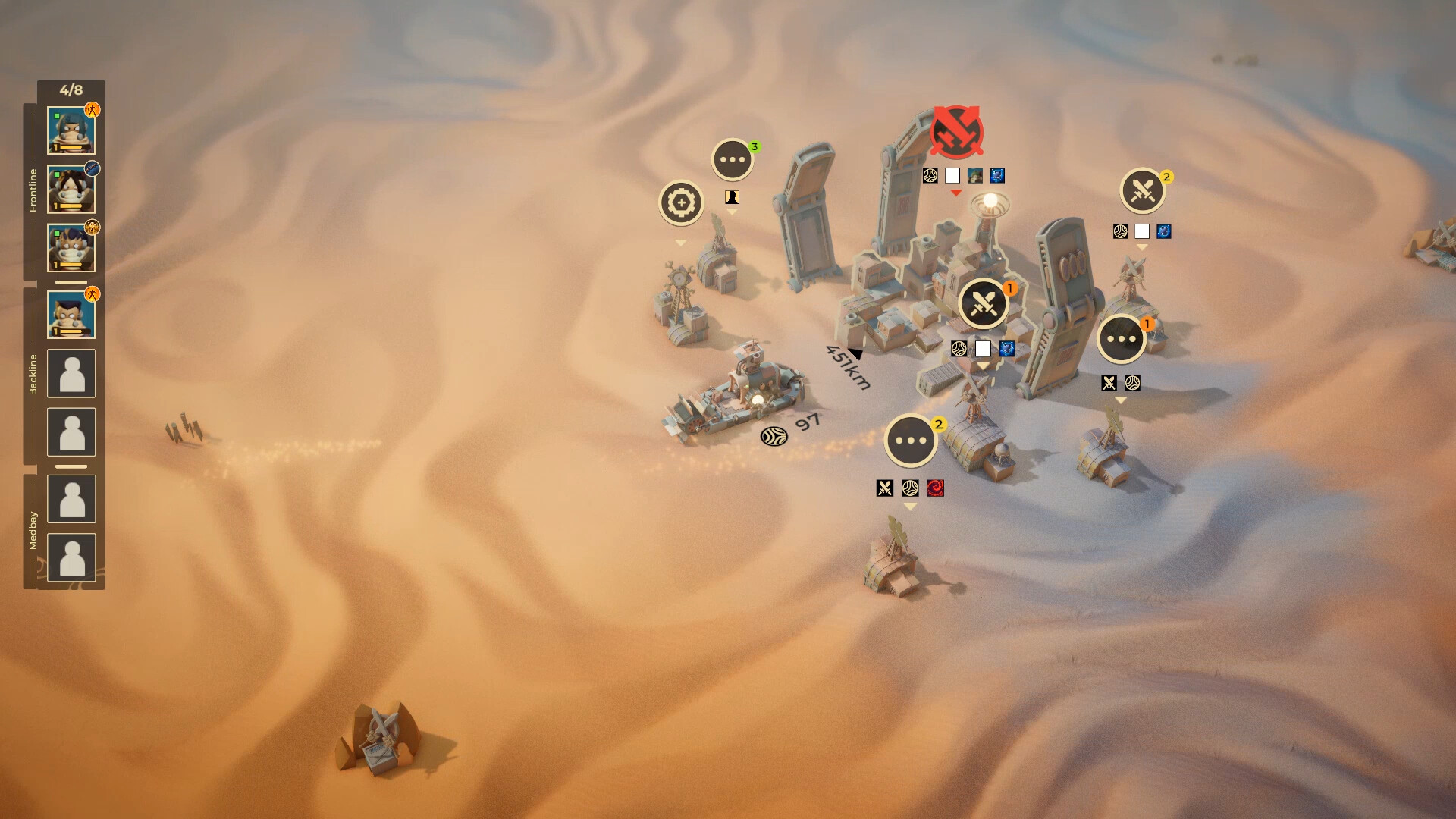Expand the chevron beneath the gear exploration marker

681,243
